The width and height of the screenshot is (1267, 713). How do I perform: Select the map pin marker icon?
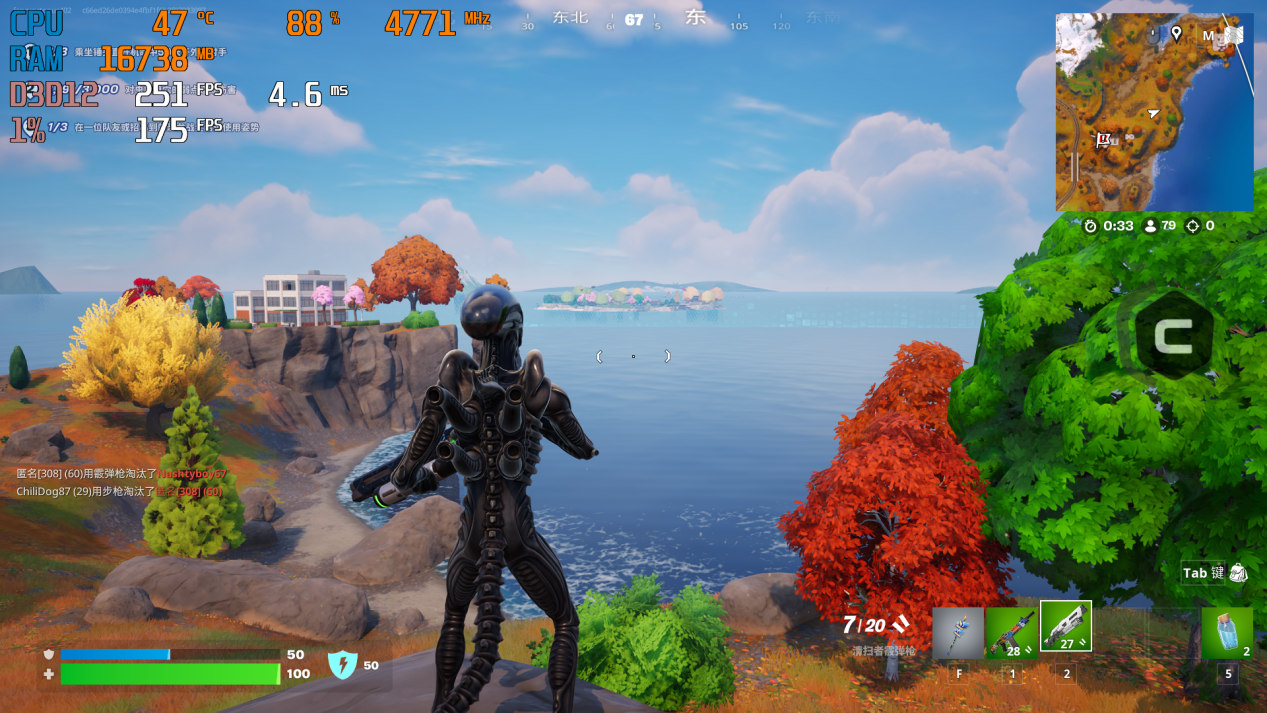tap(1176, 34)
